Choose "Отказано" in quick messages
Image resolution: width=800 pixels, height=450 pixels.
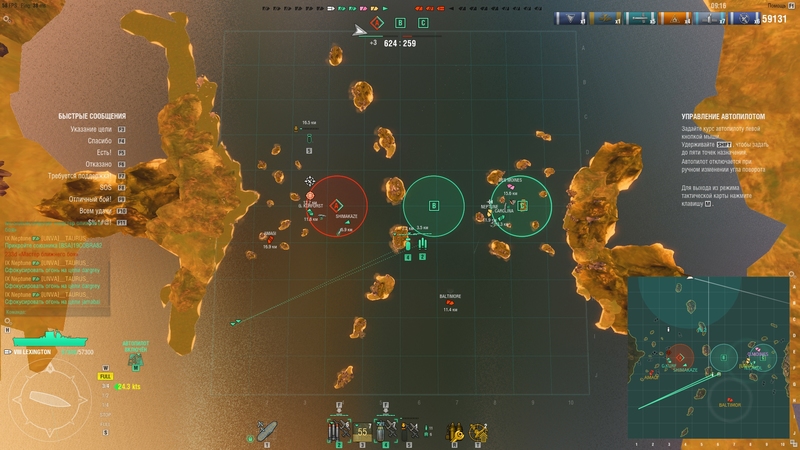(100, 164)
